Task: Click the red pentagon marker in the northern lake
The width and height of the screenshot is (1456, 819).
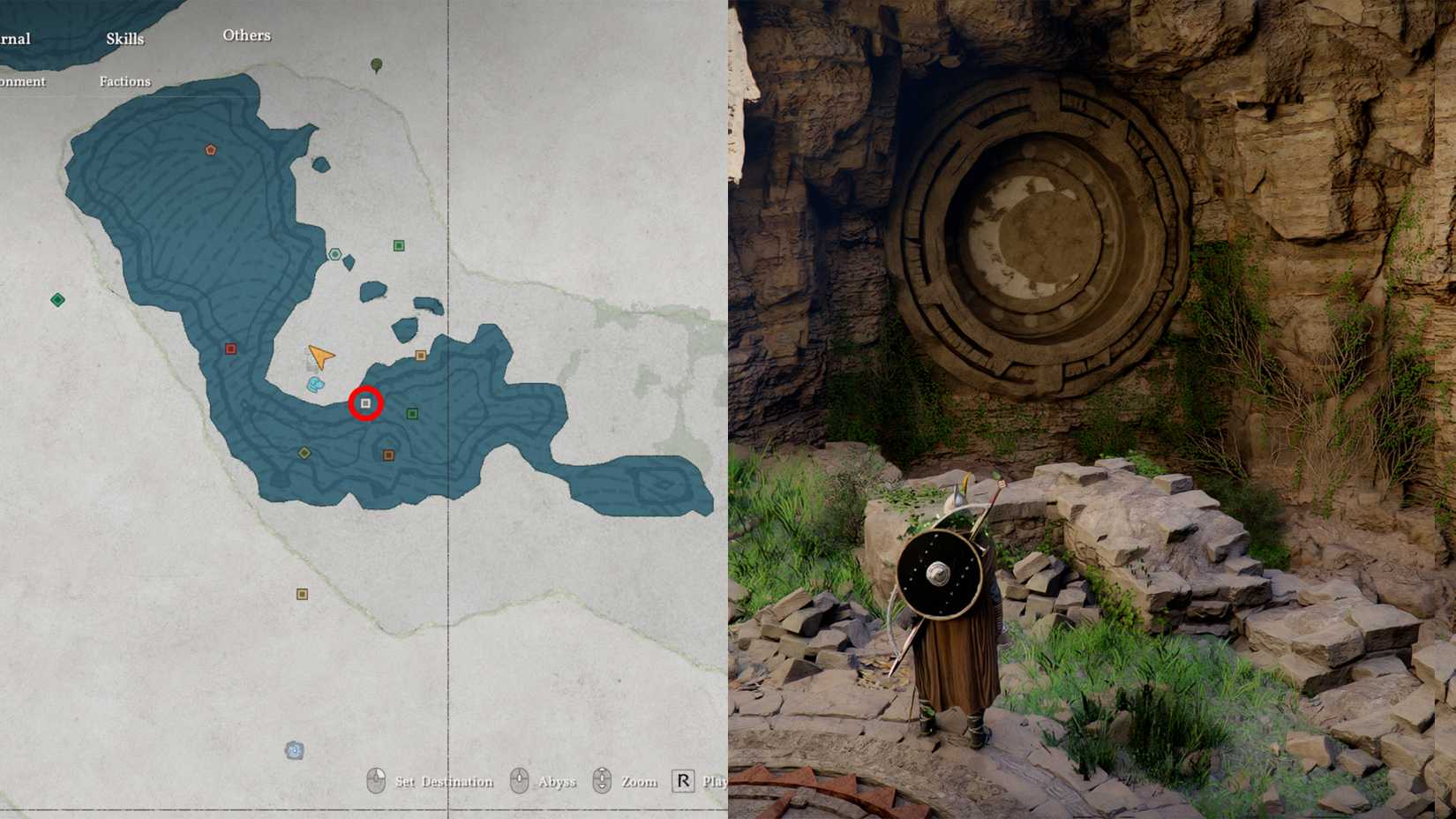Action: click(208, 150)
